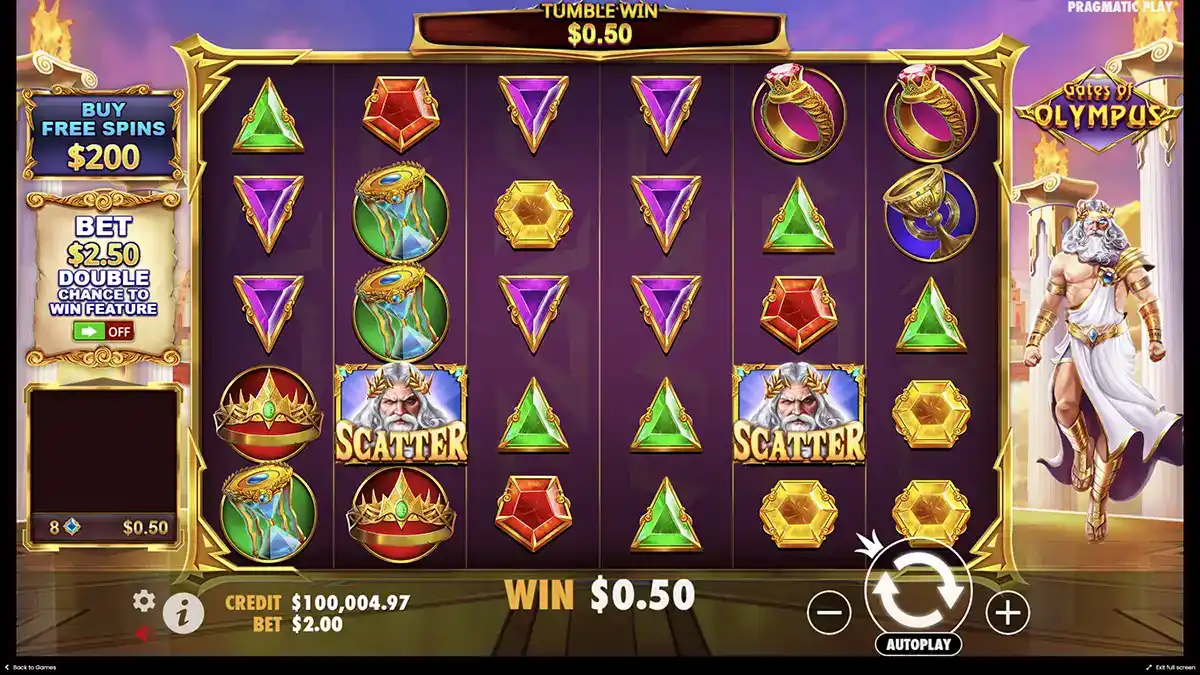Show the game info paytable

click(183, 613)
